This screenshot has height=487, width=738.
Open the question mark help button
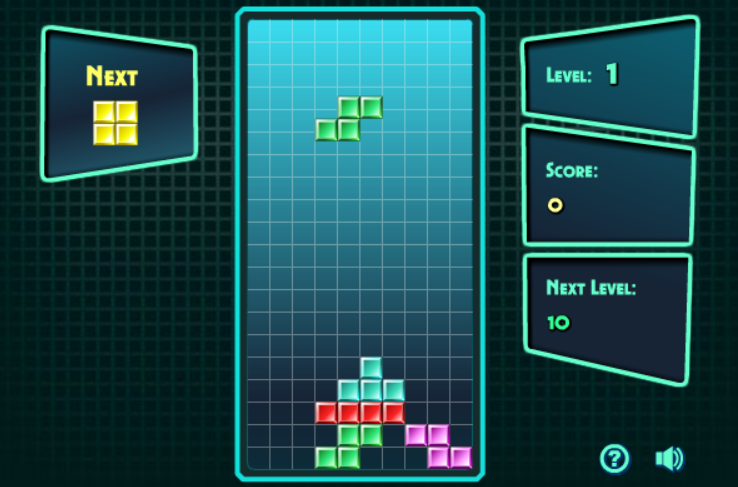coord(614,459)
